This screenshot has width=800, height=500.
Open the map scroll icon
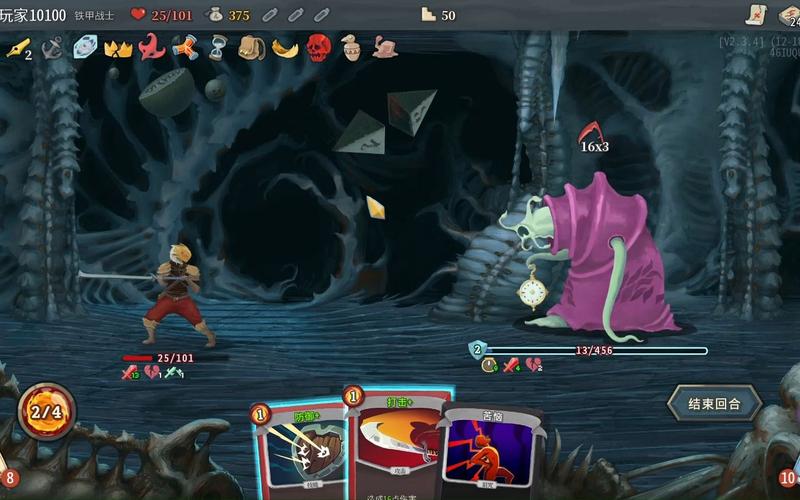(x=757, y=14)
